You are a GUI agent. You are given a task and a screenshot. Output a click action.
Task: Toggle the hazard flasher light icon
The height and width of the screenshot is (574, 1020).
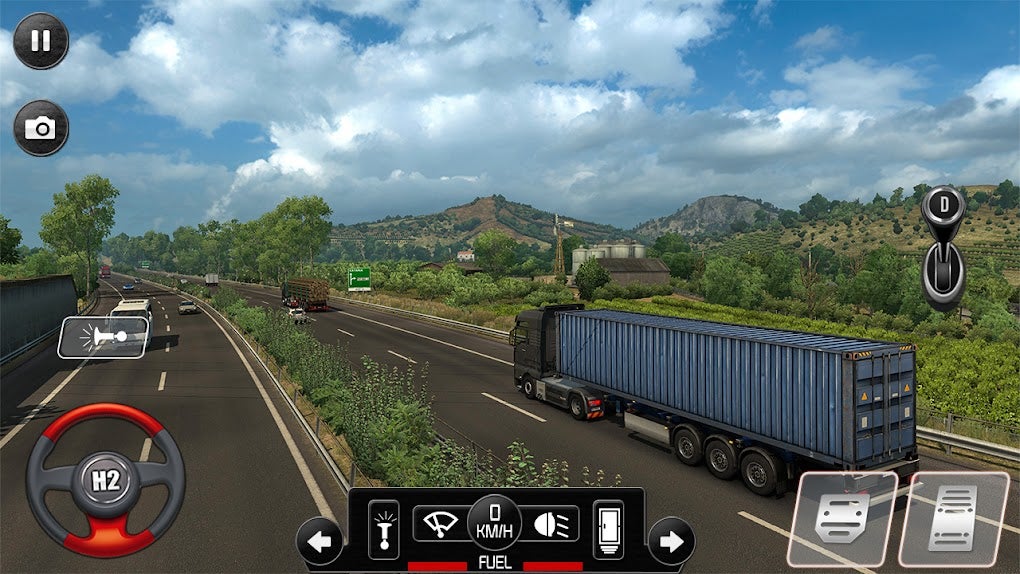[383, 529]
